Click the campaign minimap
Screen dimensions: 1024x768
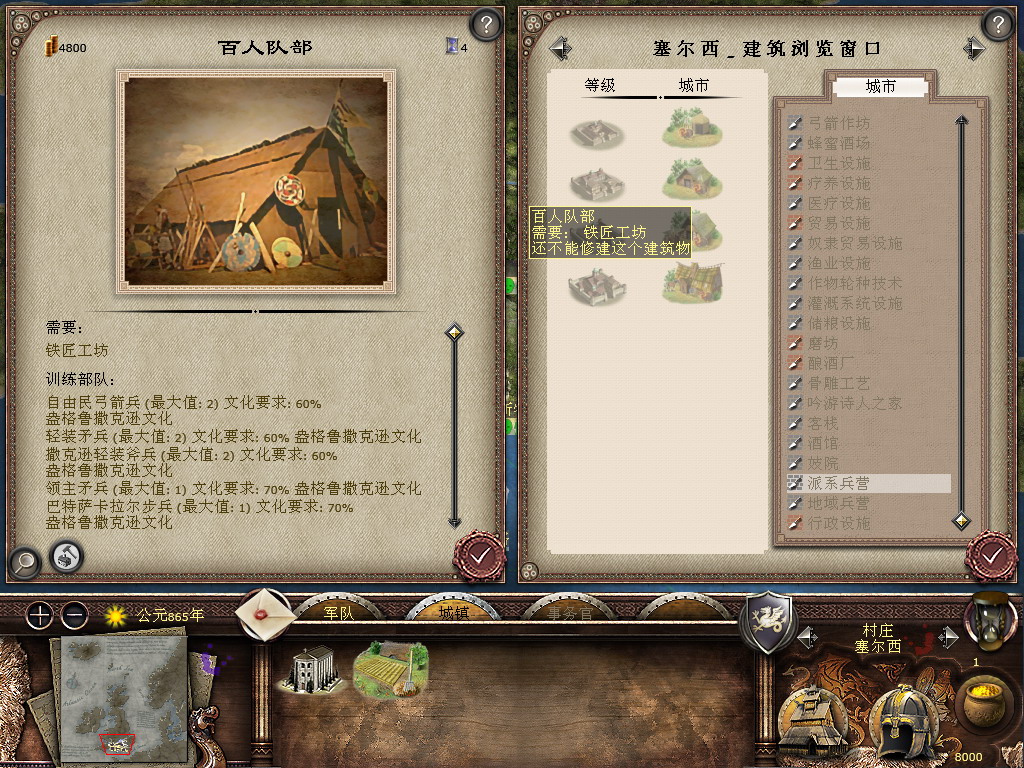coord(123,697)
